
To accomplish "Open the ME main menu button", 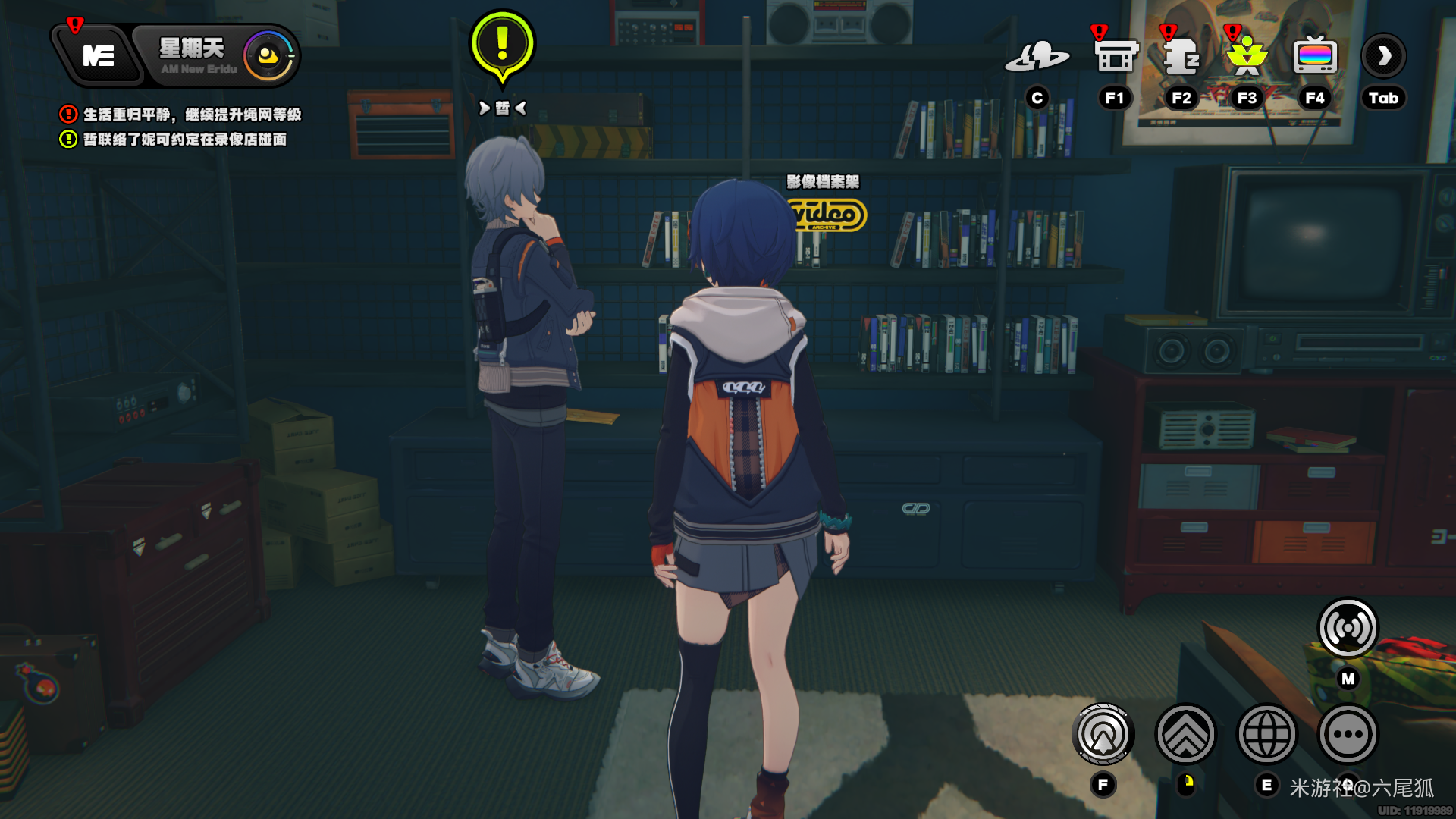I will pyautogui.click(x=99, y=56).
